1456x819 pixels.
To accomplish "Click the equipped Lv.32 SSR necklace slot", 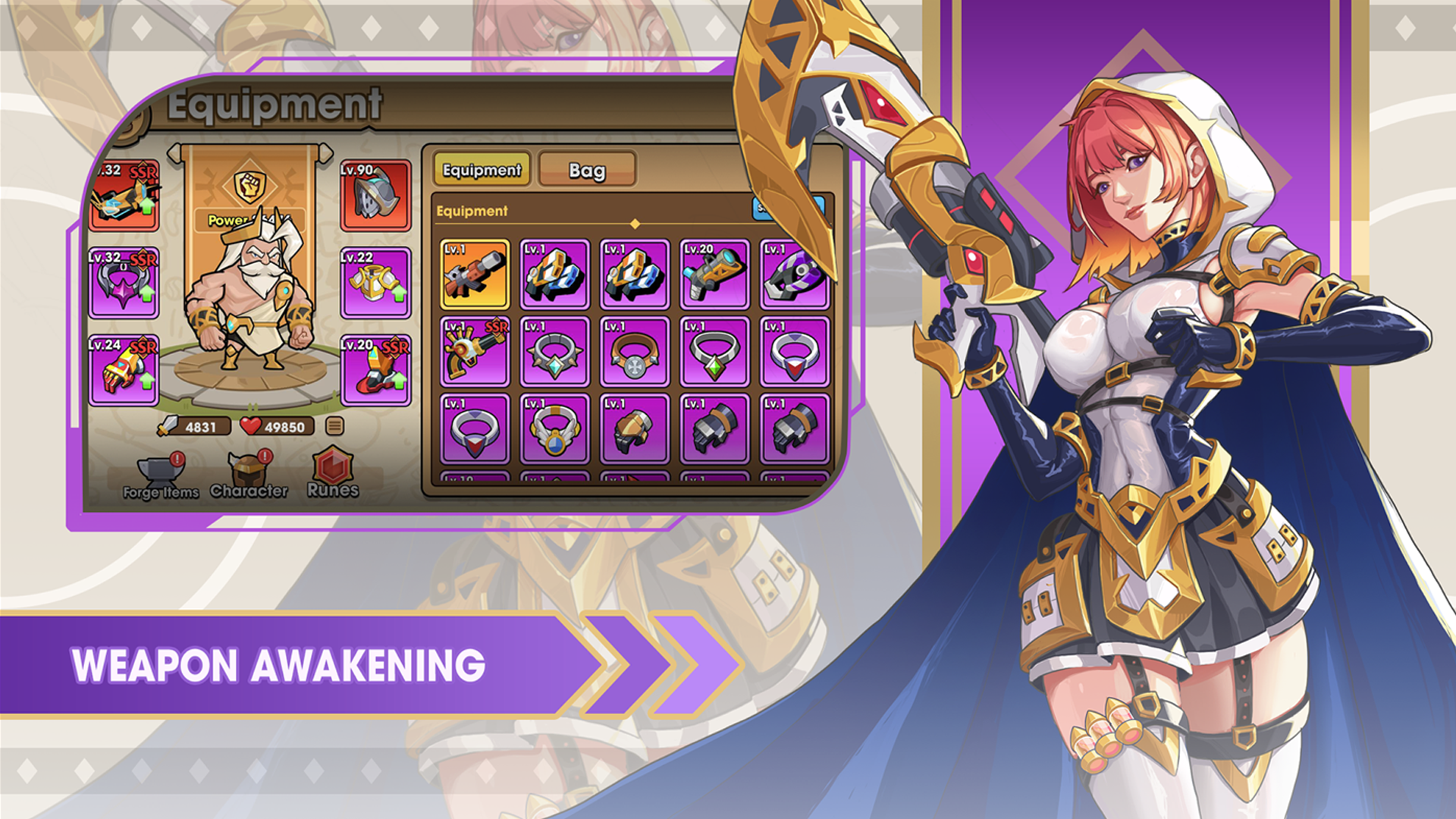I will click(124, 283).
